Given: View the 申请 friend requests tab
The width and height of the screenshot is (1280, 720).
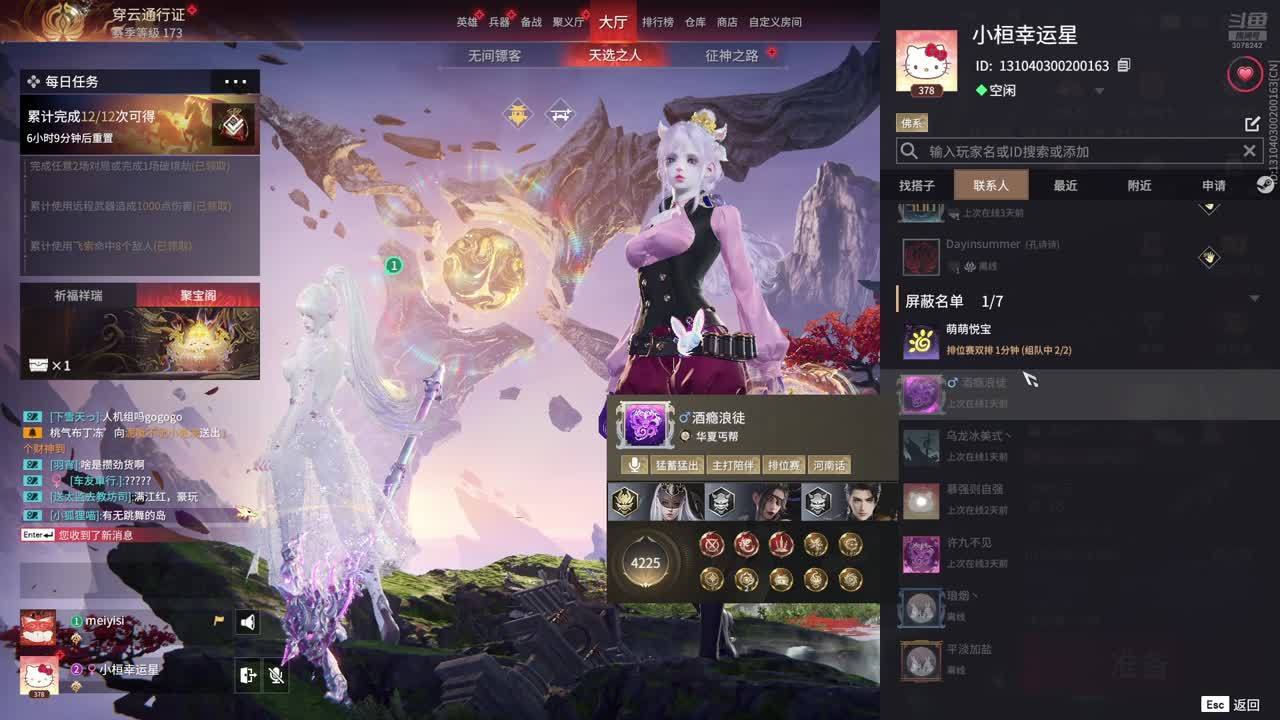Looking at the screenshot, I should [x=1213, y=186].
